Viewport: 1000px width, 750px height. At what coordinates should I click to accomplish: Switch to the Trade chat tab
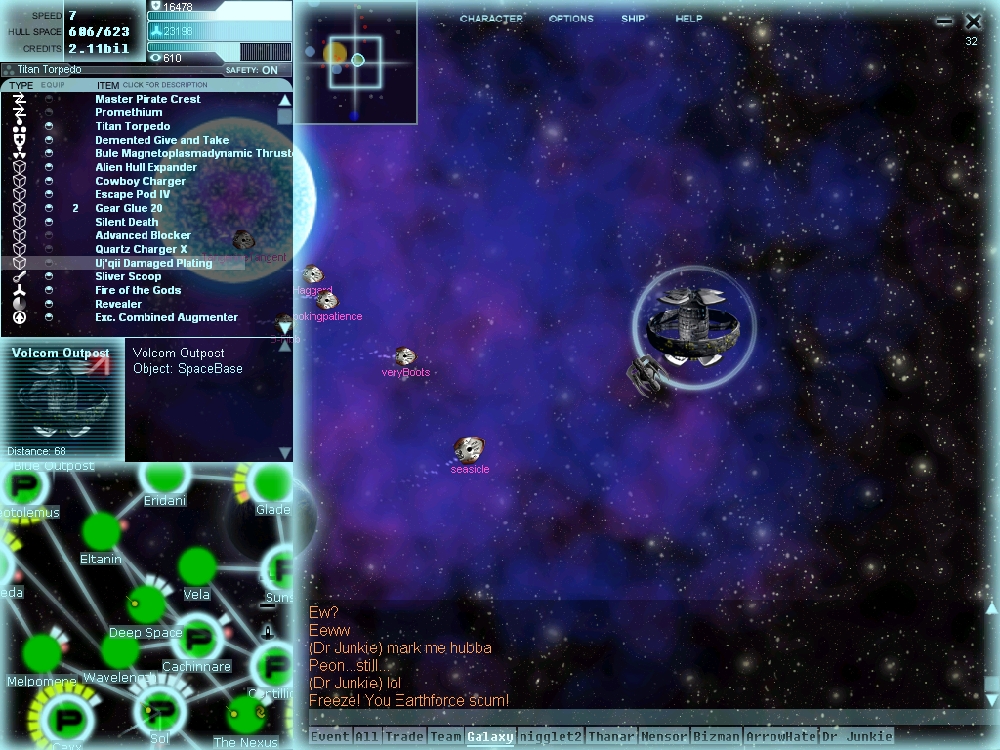click(404, 737)
